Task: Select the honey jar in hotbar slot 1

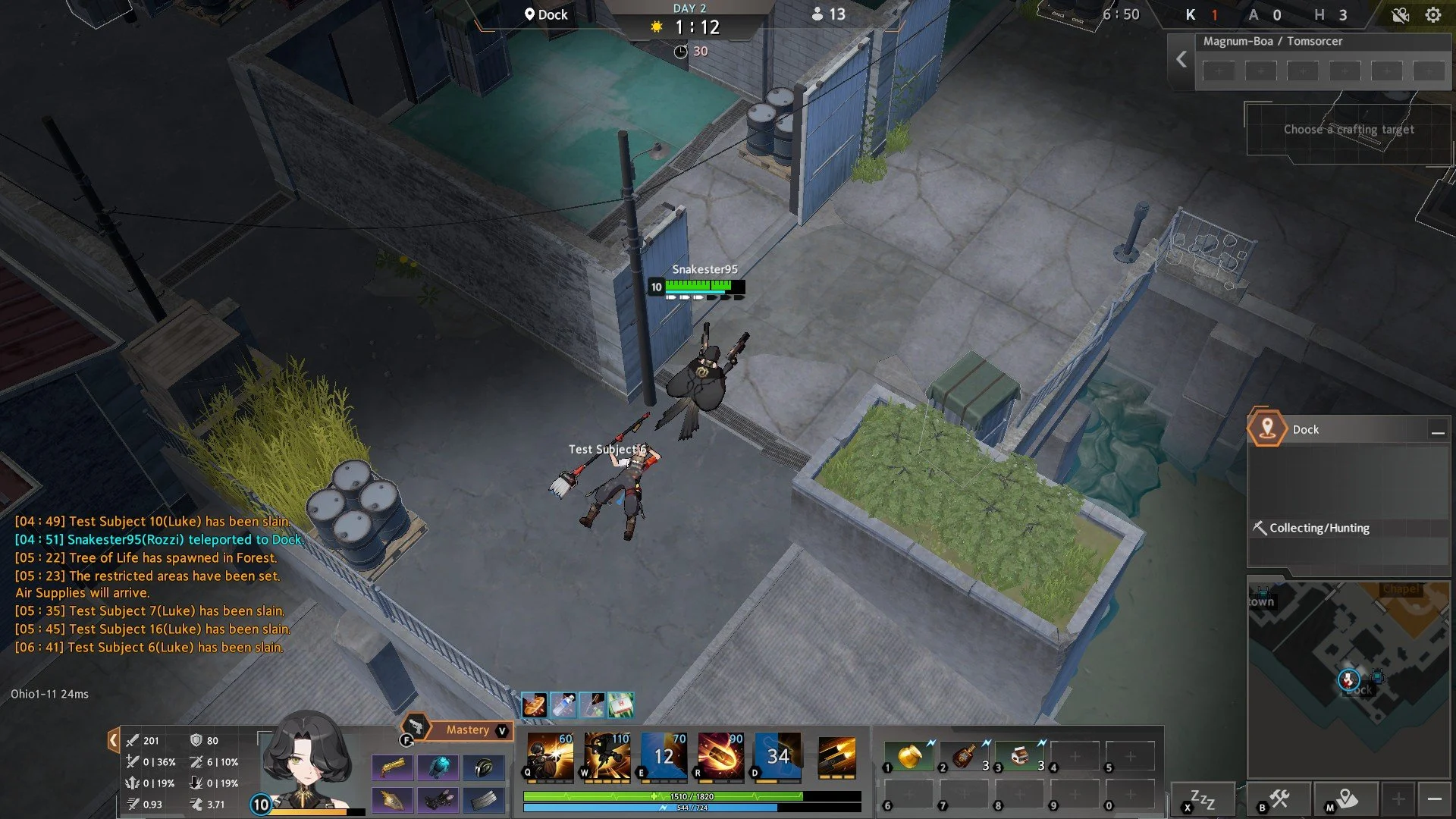Action: (x=908, y=755)
